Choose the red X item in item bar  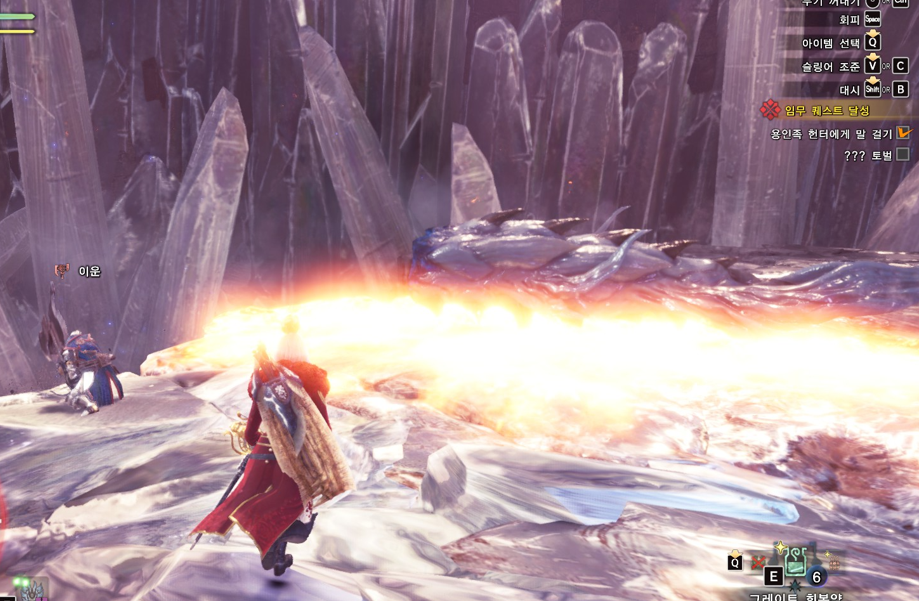pyautogui.click(x=760, y=562)
